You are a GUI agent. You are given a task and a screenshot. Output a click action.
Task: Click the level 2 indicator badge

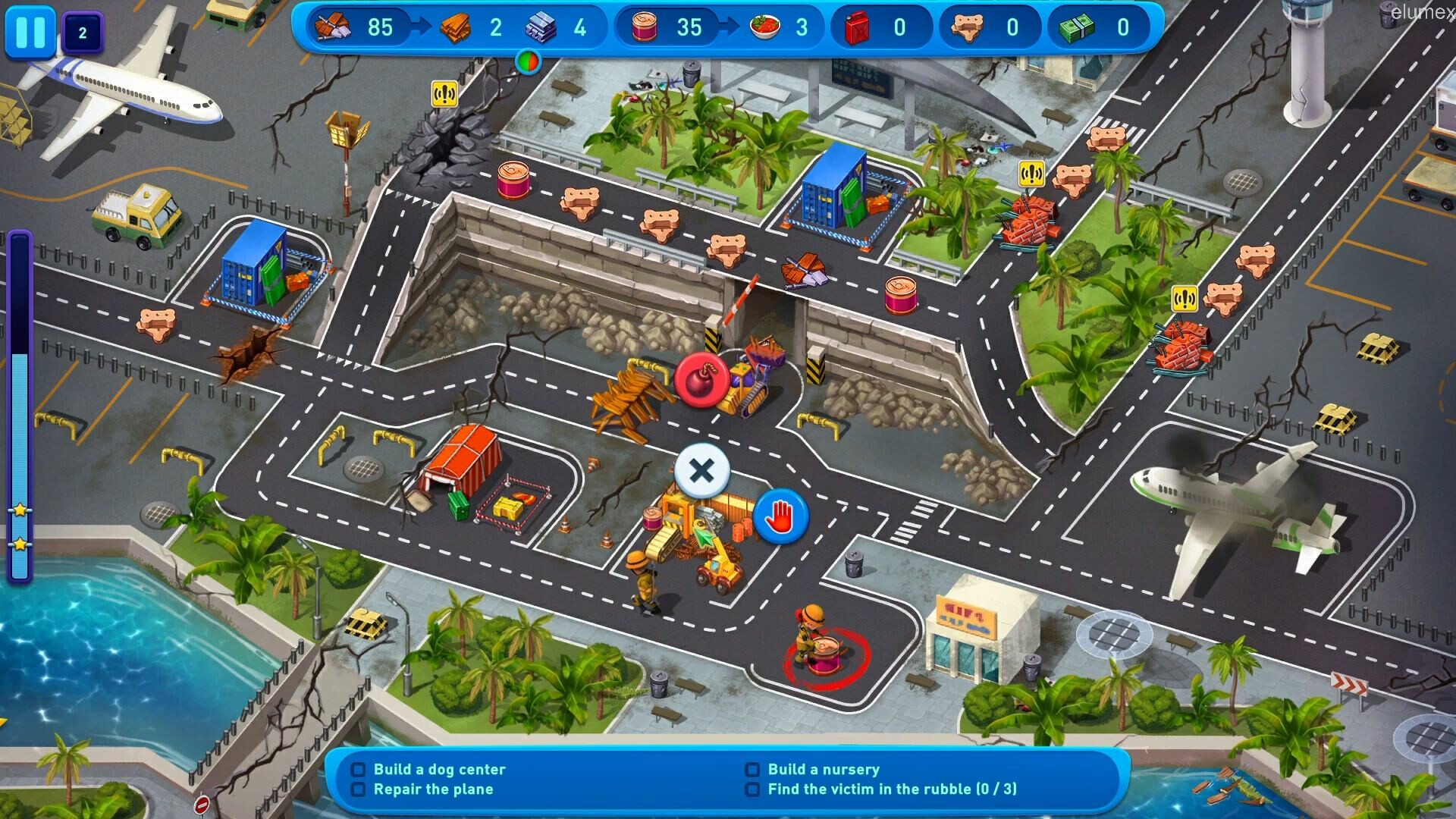[81, 33]
